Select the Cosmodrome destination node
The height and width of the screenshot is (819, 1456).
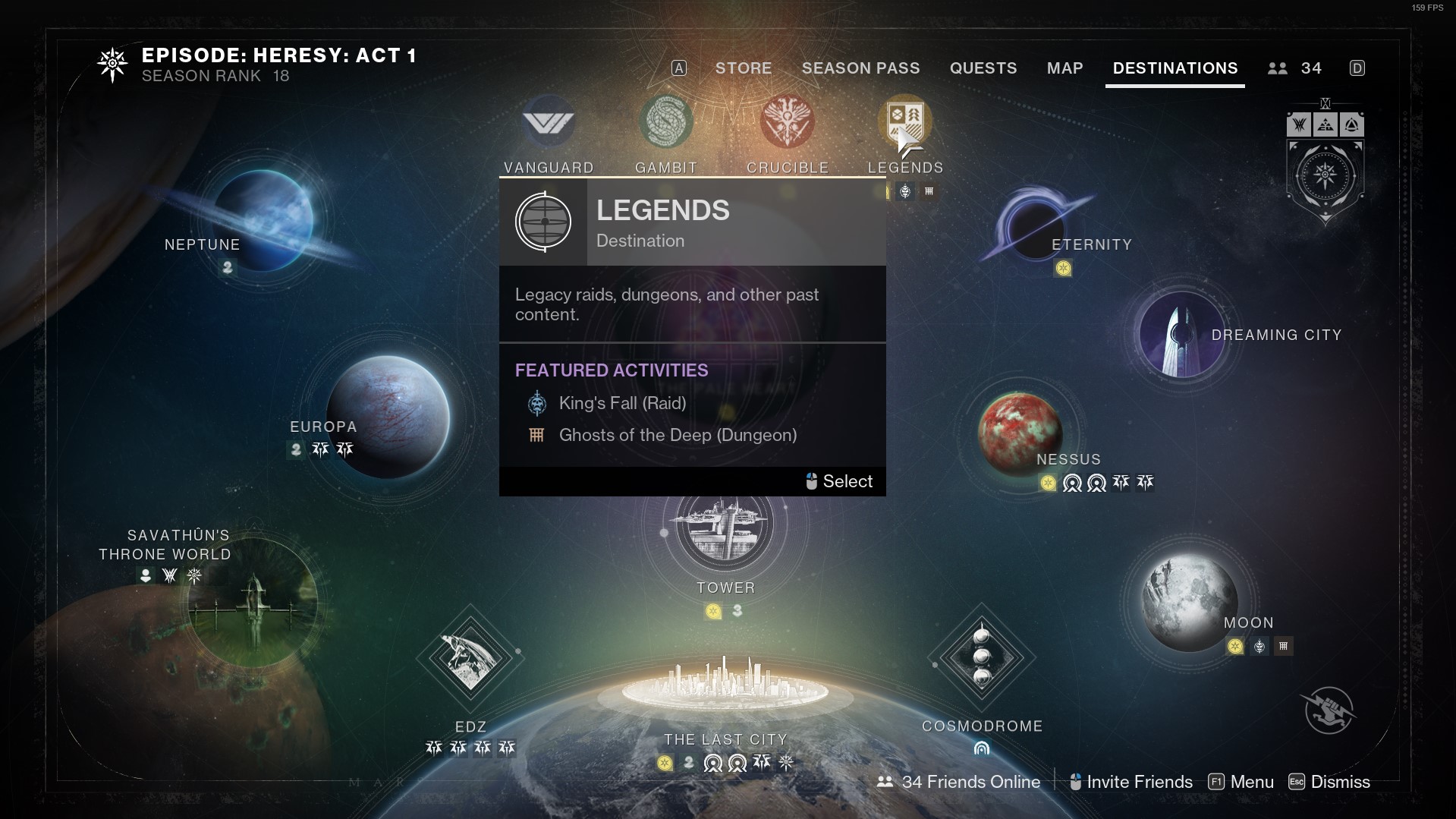click(981, 657)
